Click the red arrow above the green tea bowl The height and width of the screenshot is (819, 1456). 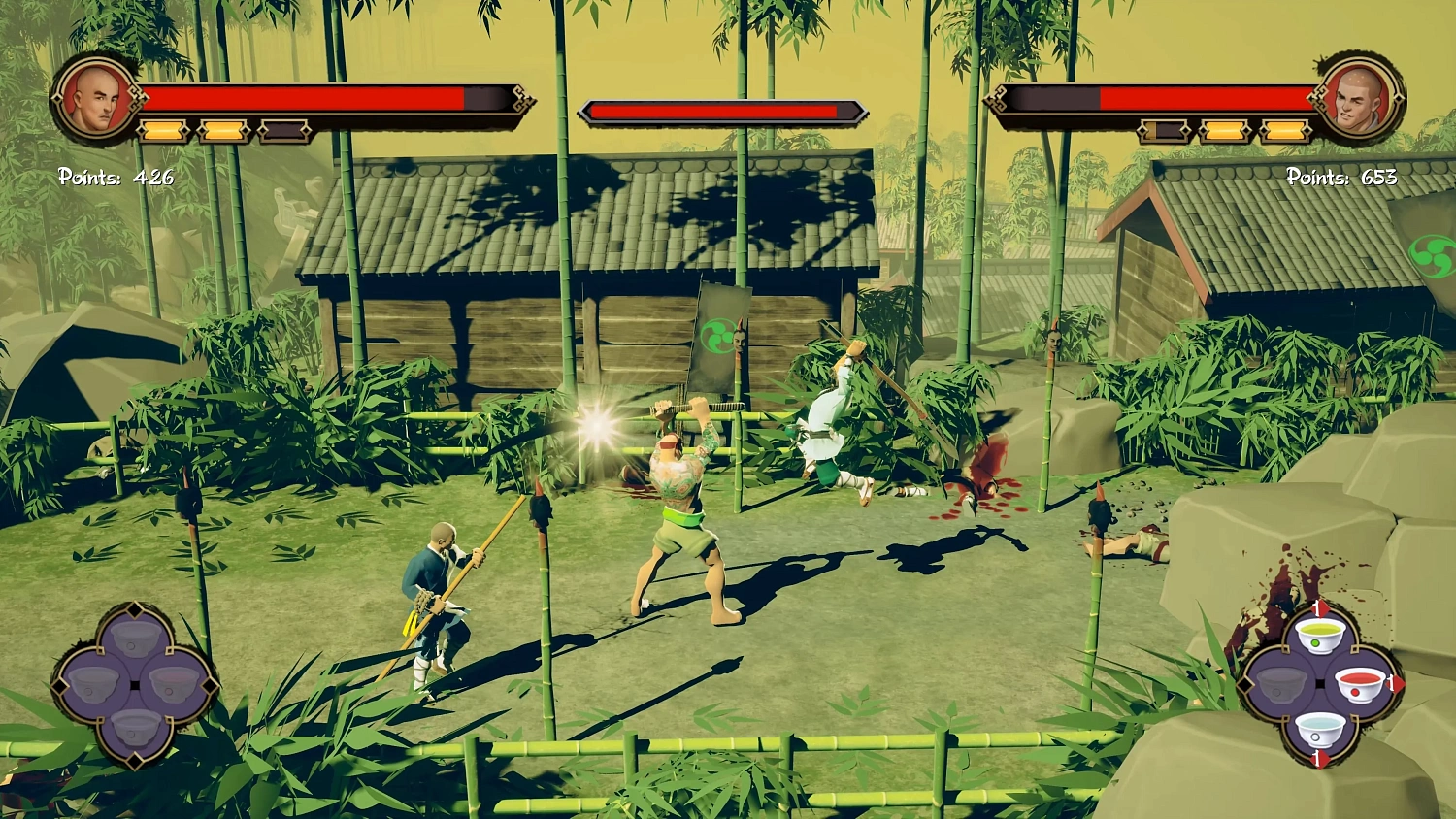1320,607
